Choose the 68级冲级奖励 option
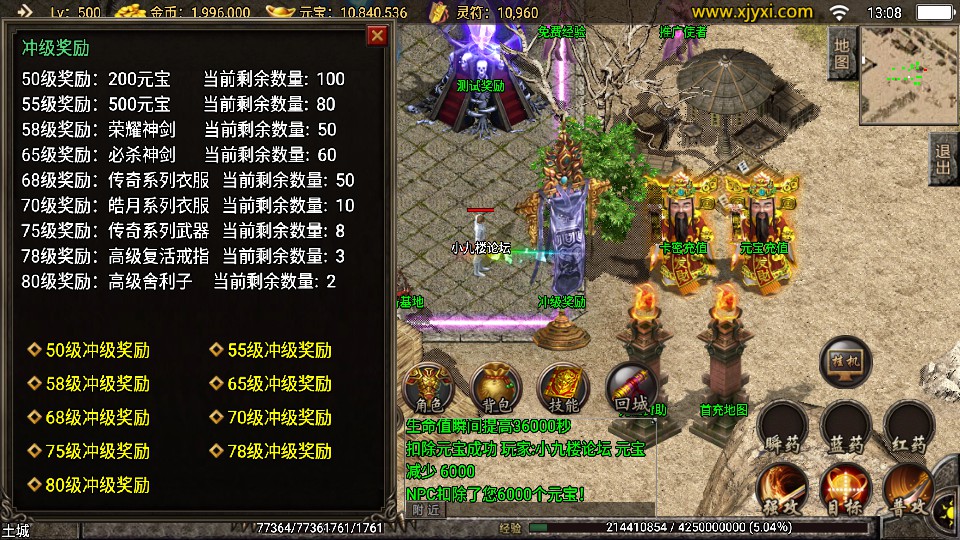Image resolution: width=960 pixels, height=540 pixels. point(97,418)
